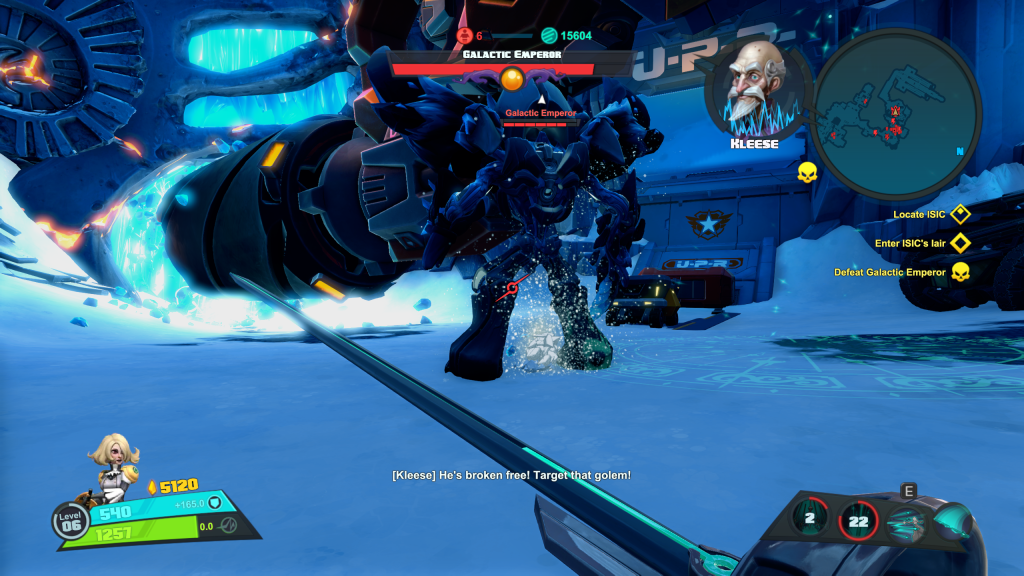Click the yellow skull icon below the minimap
The width and height of the screenshot is (1024, 576).
[x=807, y=174]
